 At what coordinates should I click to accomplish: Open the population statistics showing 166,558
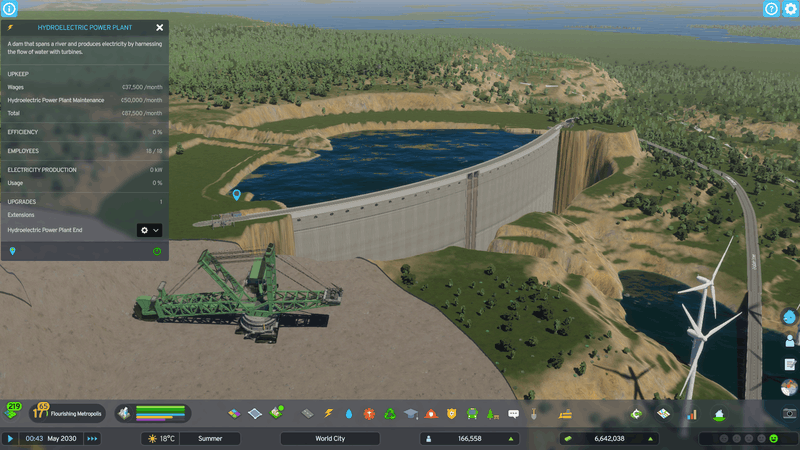pos(469,438)
